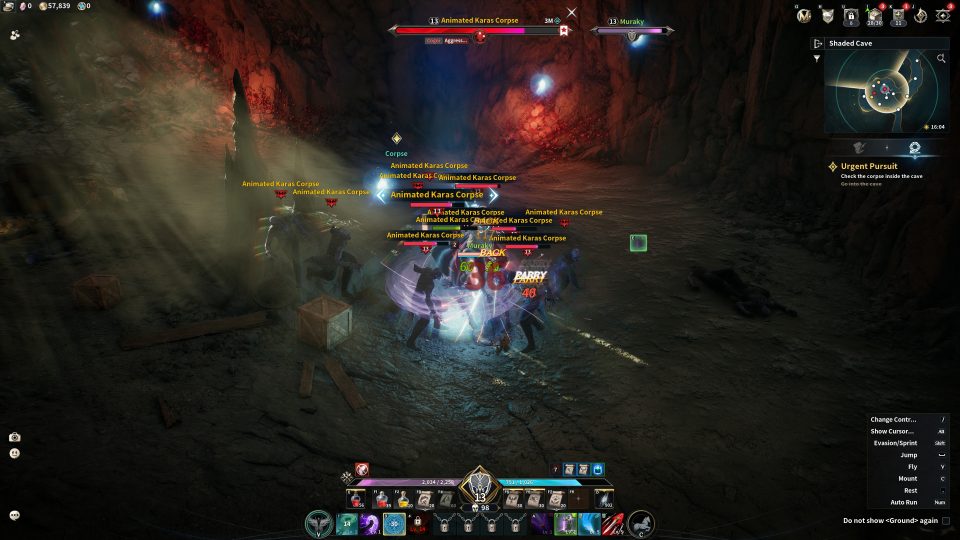960x540 pixels.
Task: Open the gold M coin menu
Action: click(x=803, y=15)
